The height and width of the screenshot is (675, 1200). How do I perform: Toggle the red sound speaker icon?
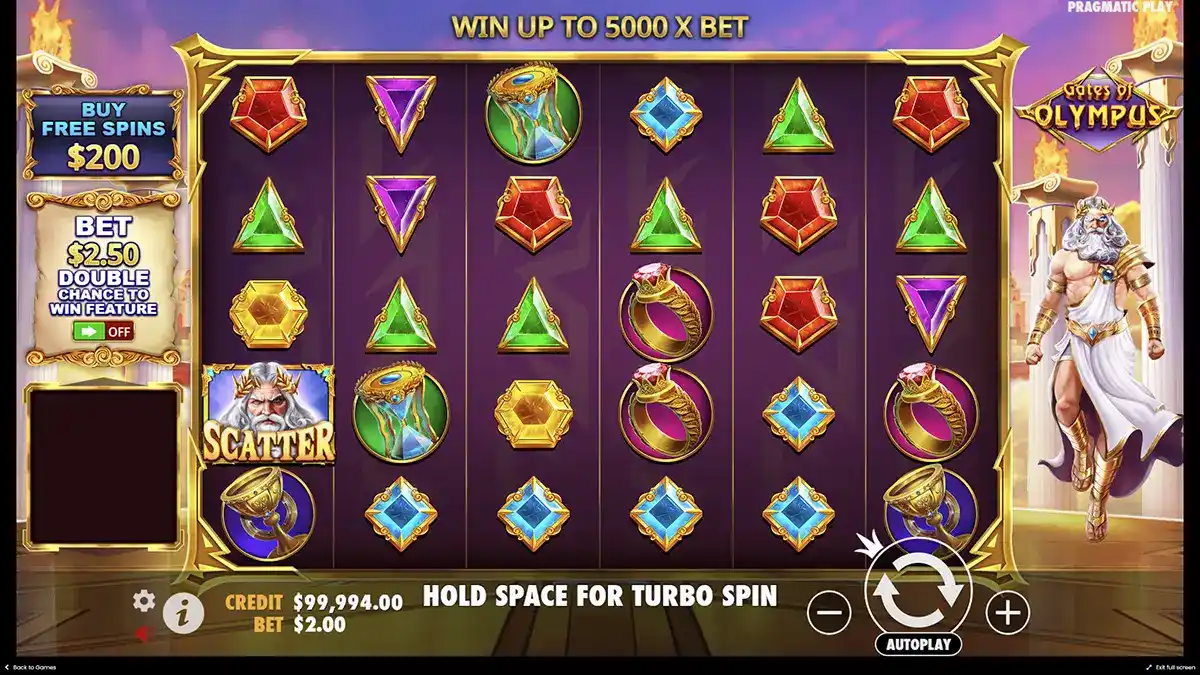[x=143, y=633]
